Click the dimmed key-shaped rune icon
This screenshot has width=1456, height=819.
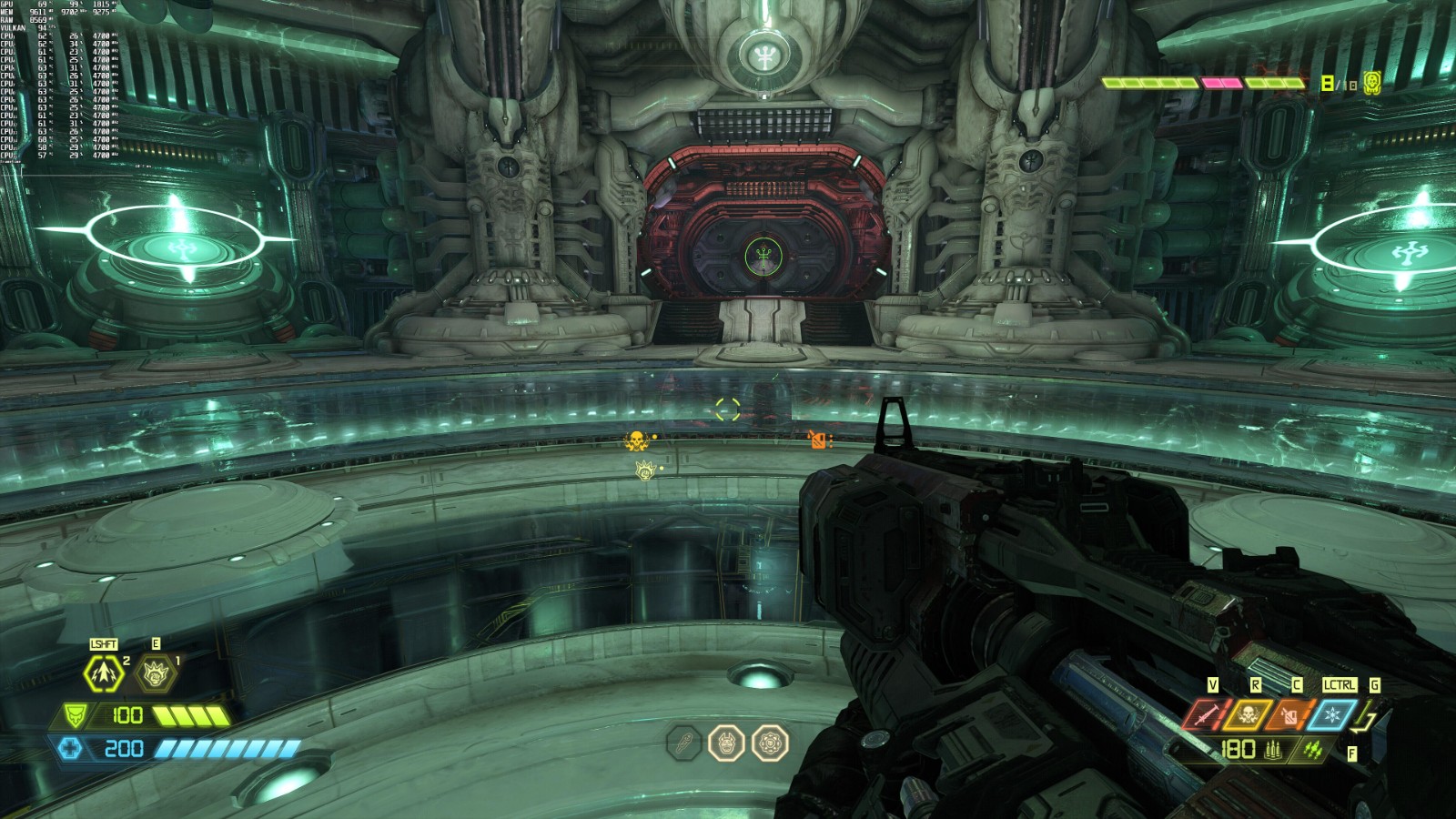(x=684, y=743)
